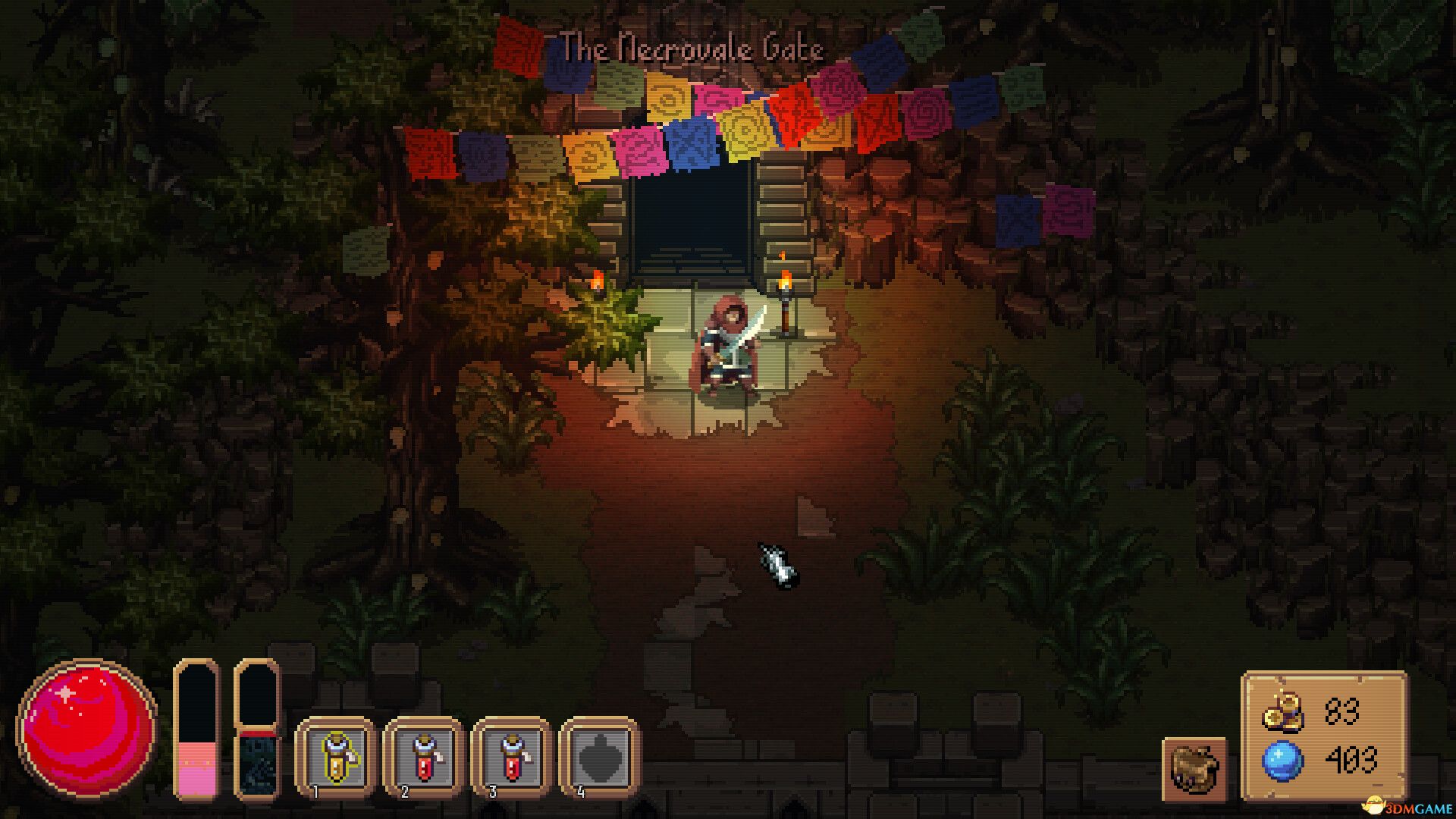Open the leather bag inventory icon
This screenshot has width=1456, height=819.
click(x=1194, y=769)
